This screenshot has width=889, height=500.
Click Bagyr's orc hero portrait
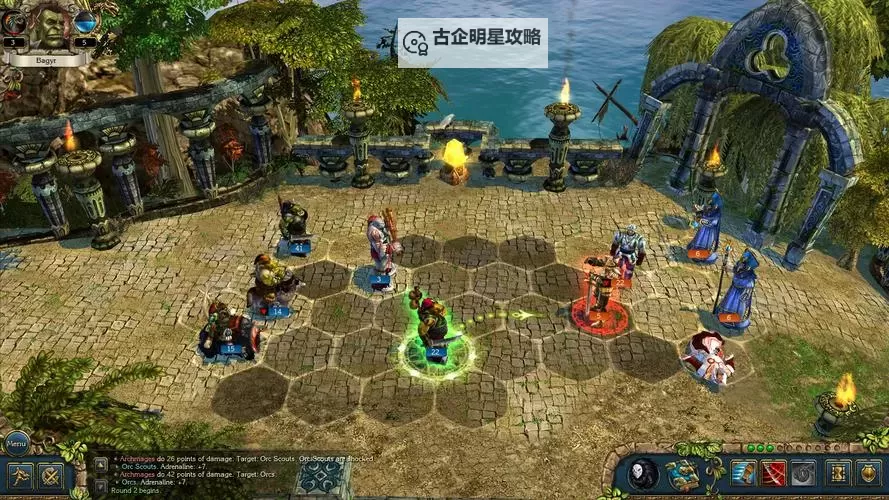(47, 27)
